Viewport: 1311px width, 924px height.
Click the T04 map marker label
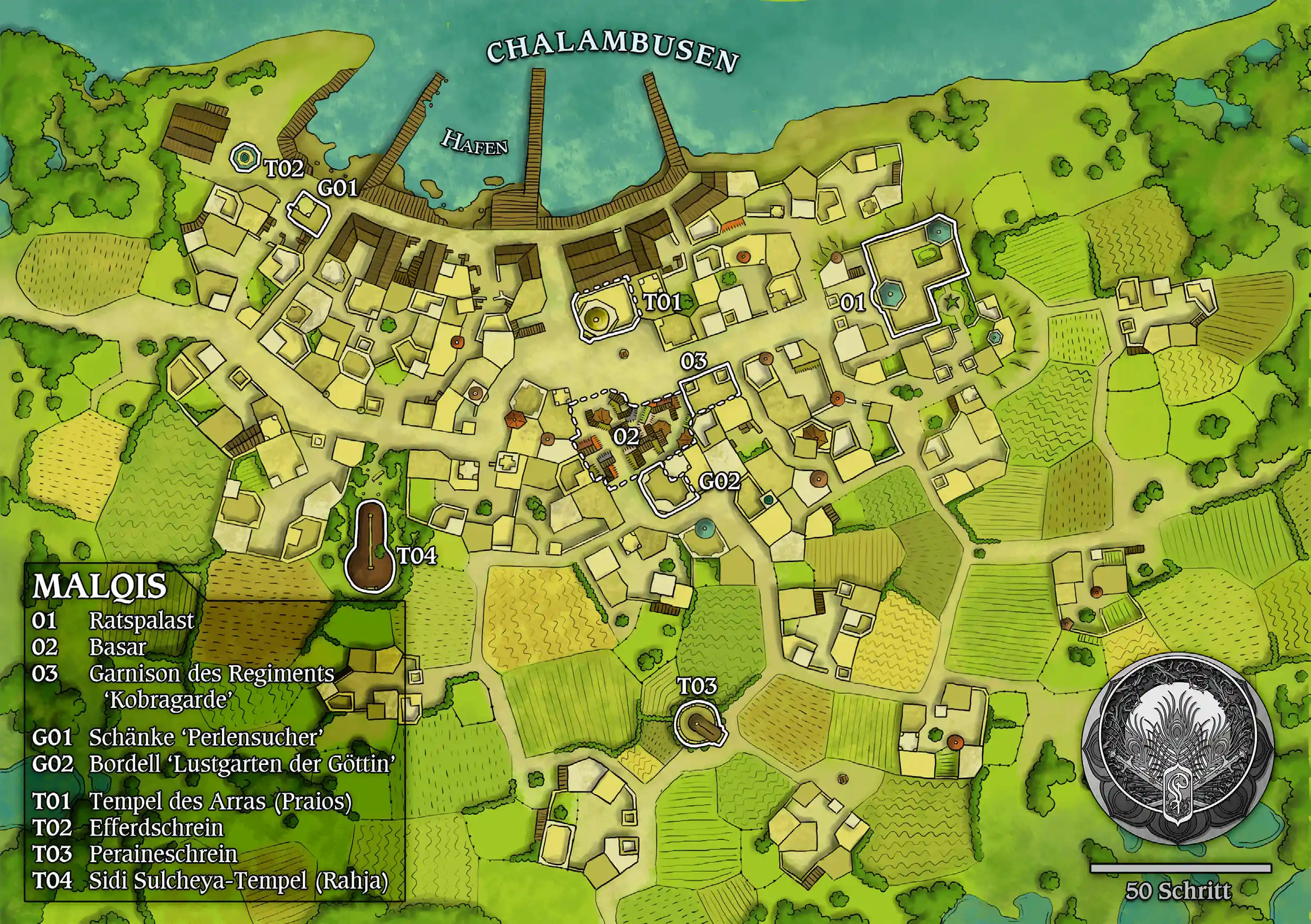coord(417,555)
